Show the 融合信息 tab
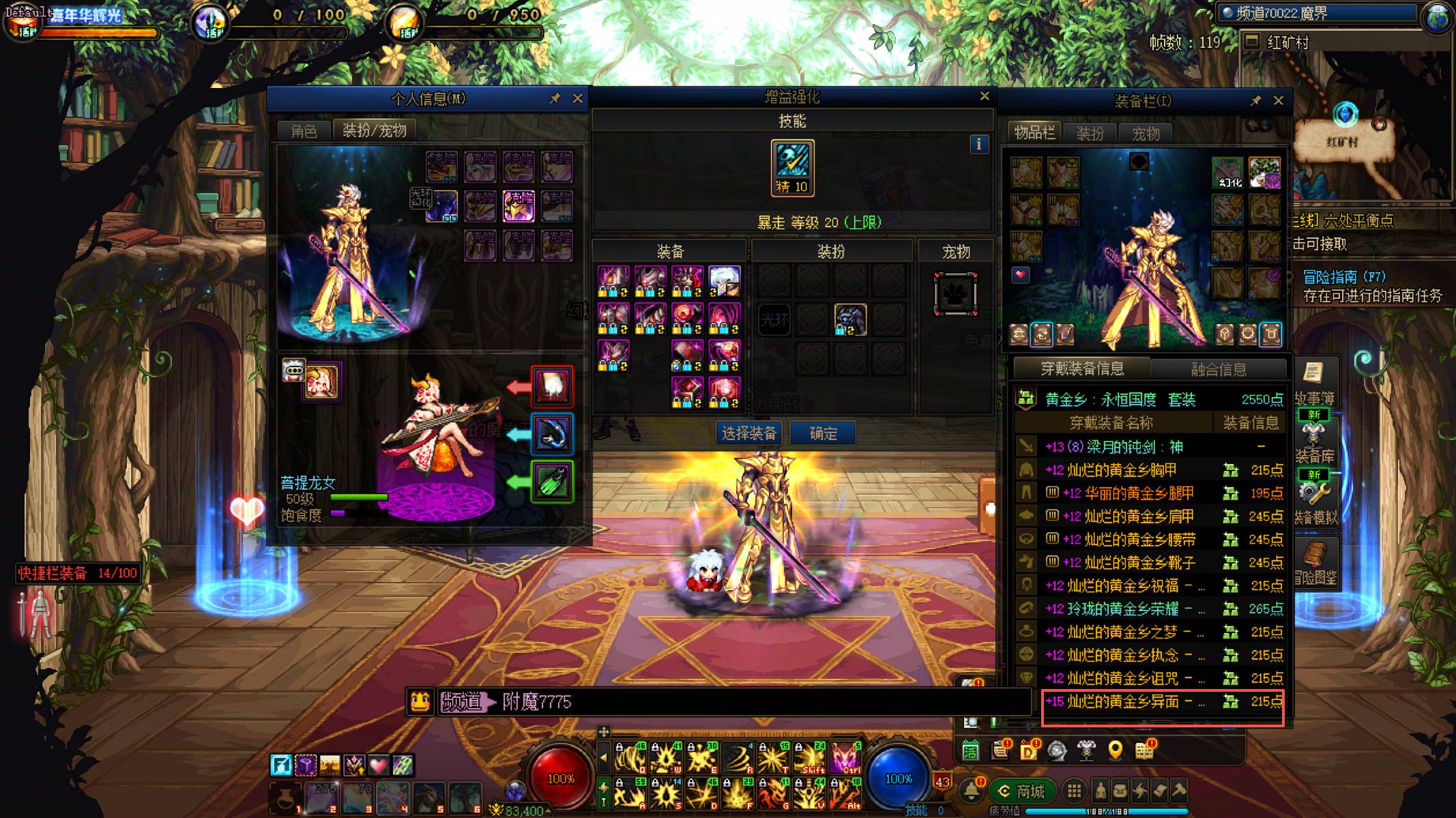The image size is (1456, 818). [x=1218, y=369]
